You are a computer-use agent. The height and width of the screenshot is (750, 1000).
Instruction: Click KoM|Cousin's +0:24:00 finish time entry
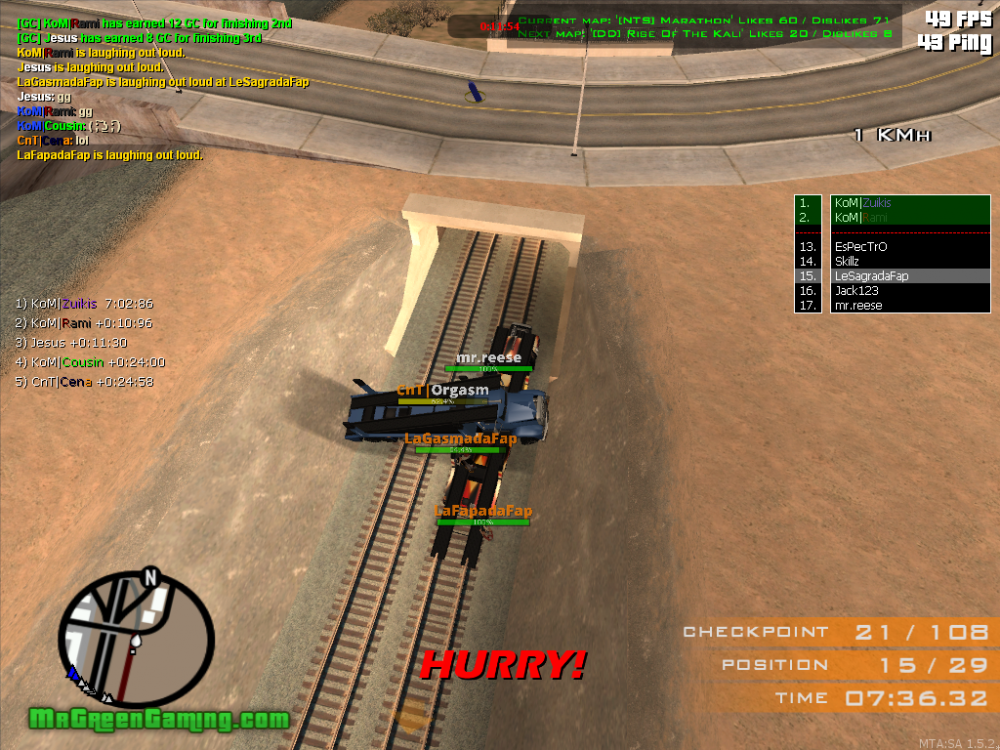tap(91, 362)
